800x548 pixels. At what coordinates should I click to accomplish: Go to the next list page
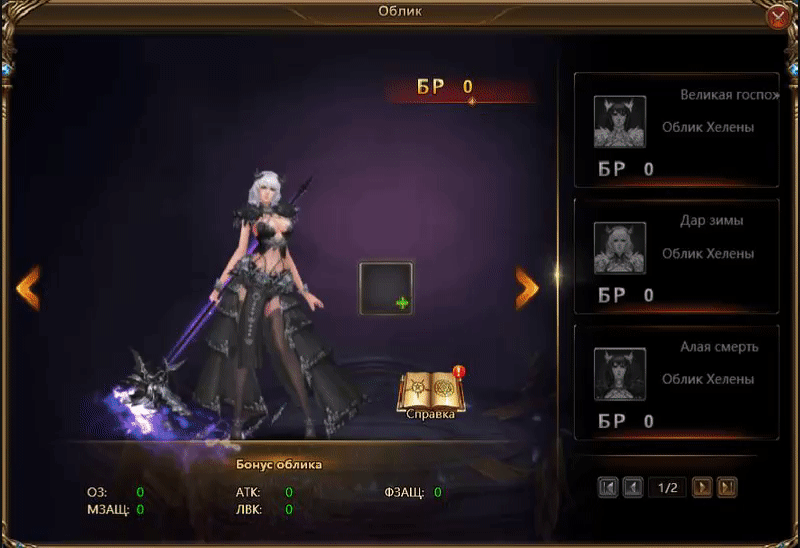(x=702, y=487)
